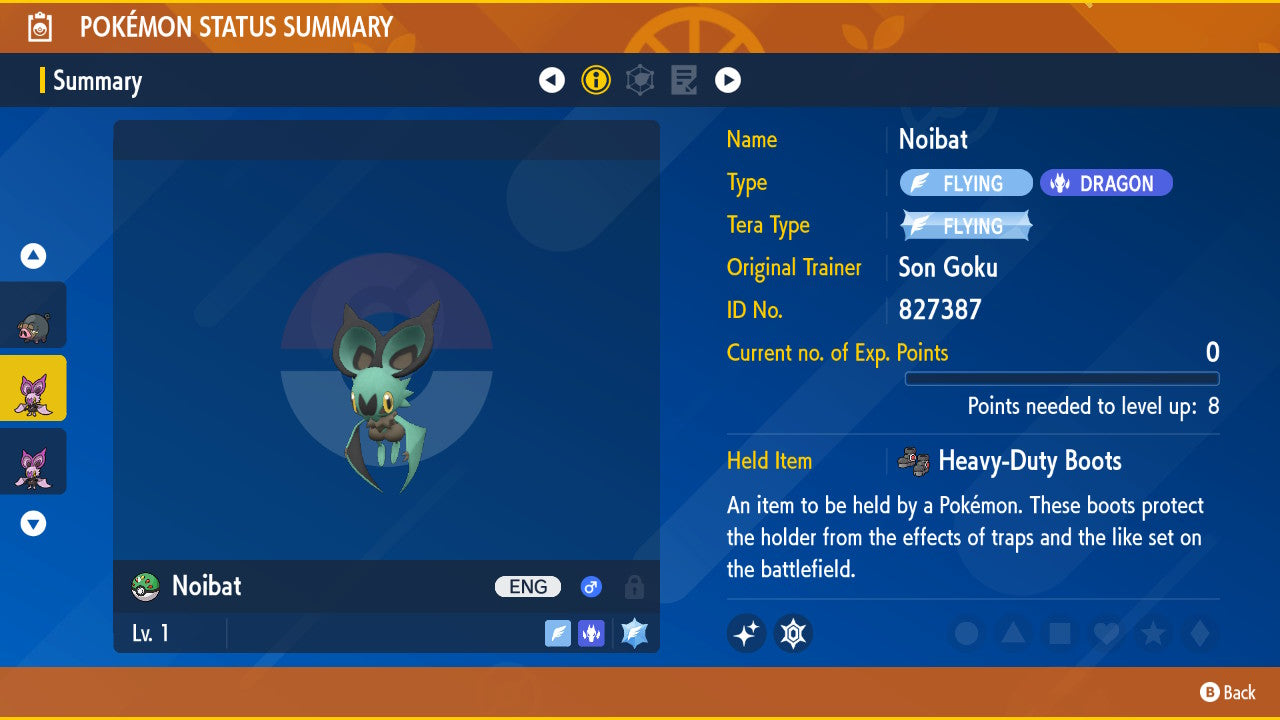The height and width of the screenshot is (720, 1280).
Task: Click the Back button
Action: click(1228, 692)
